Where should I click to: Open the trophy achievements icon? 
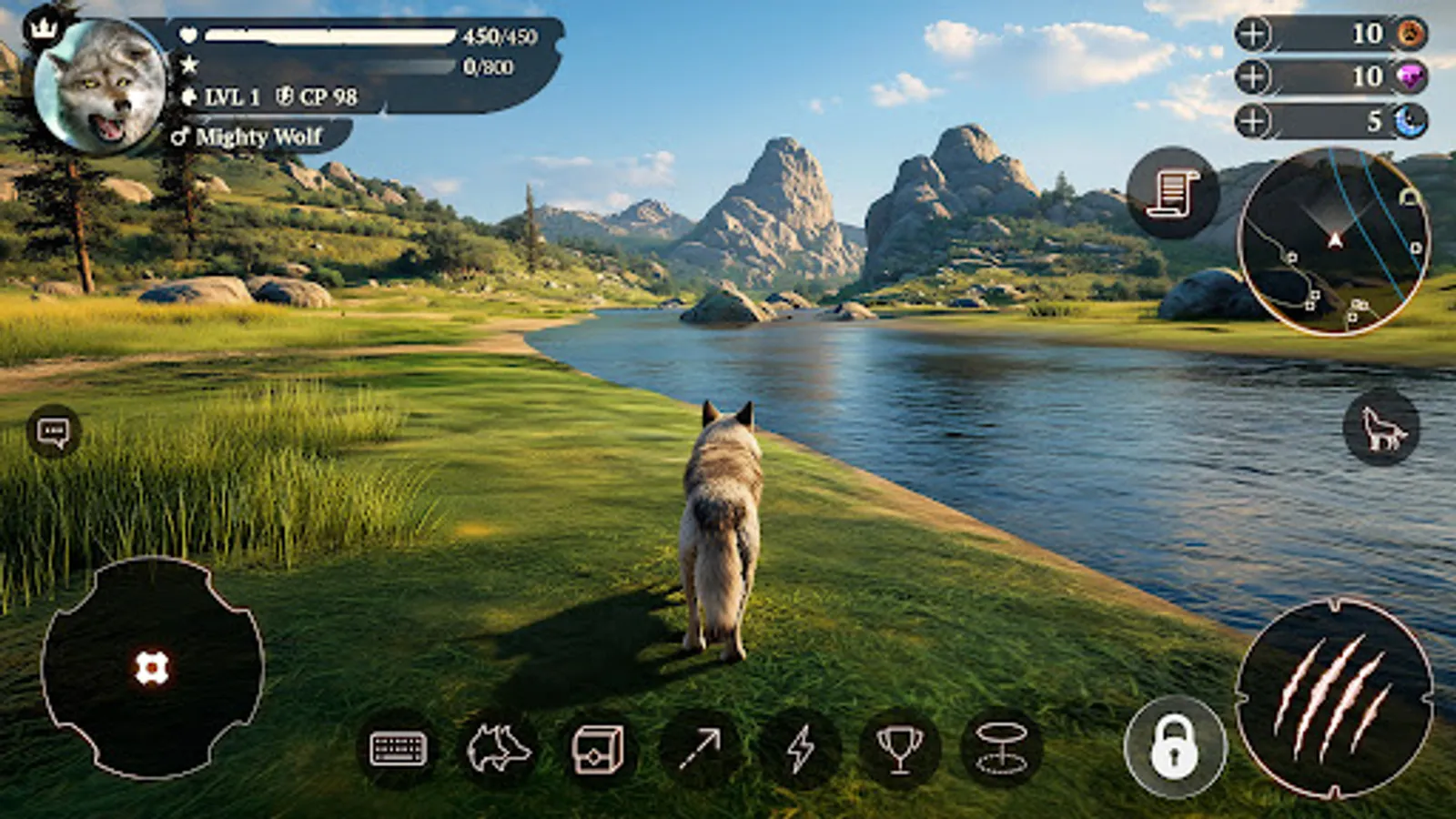pyautogui.click(x=900, y=747)
